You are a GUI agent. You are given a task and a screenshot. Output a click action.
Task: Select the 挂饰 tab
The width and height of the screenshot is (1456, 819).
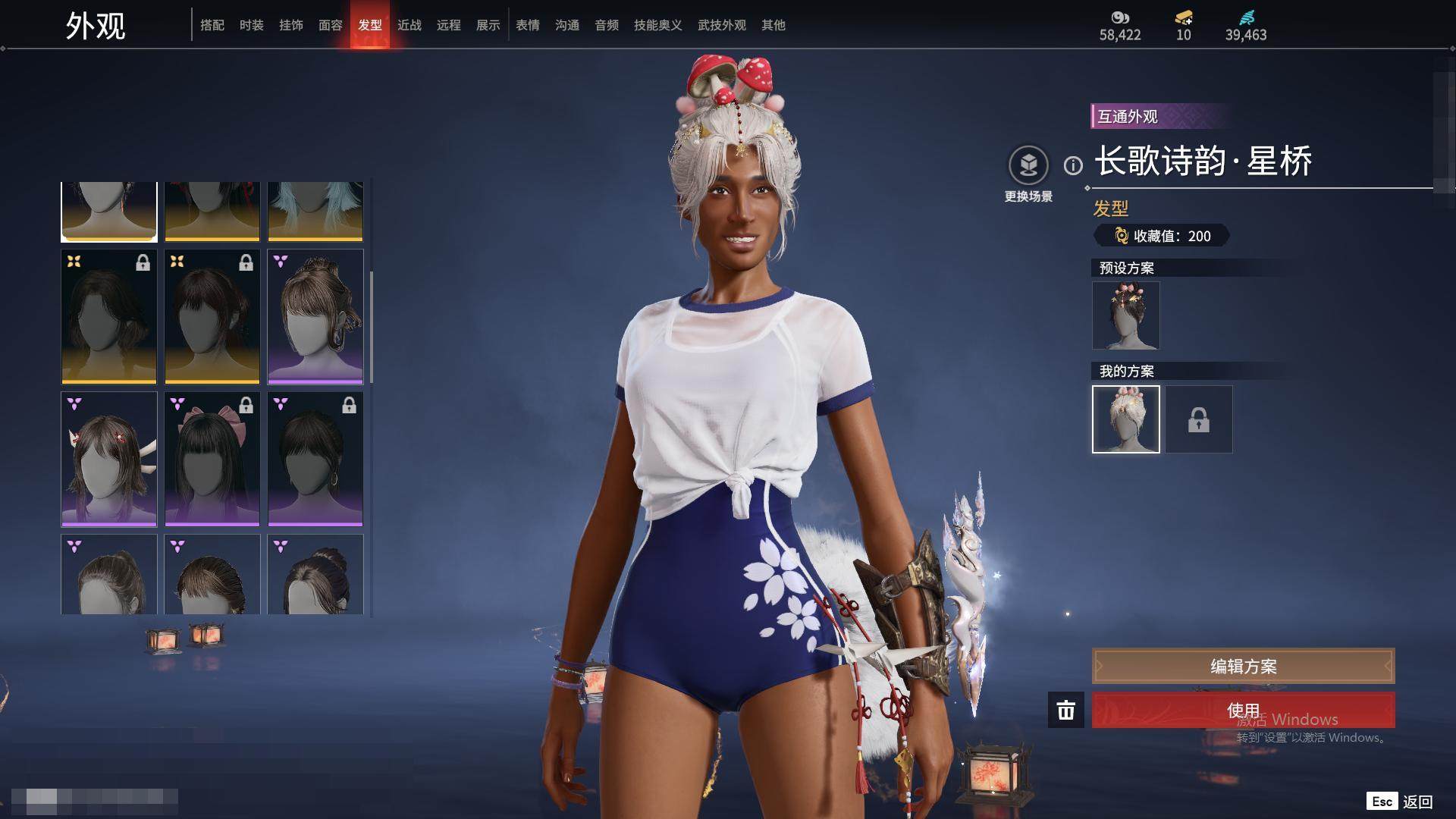291,25
